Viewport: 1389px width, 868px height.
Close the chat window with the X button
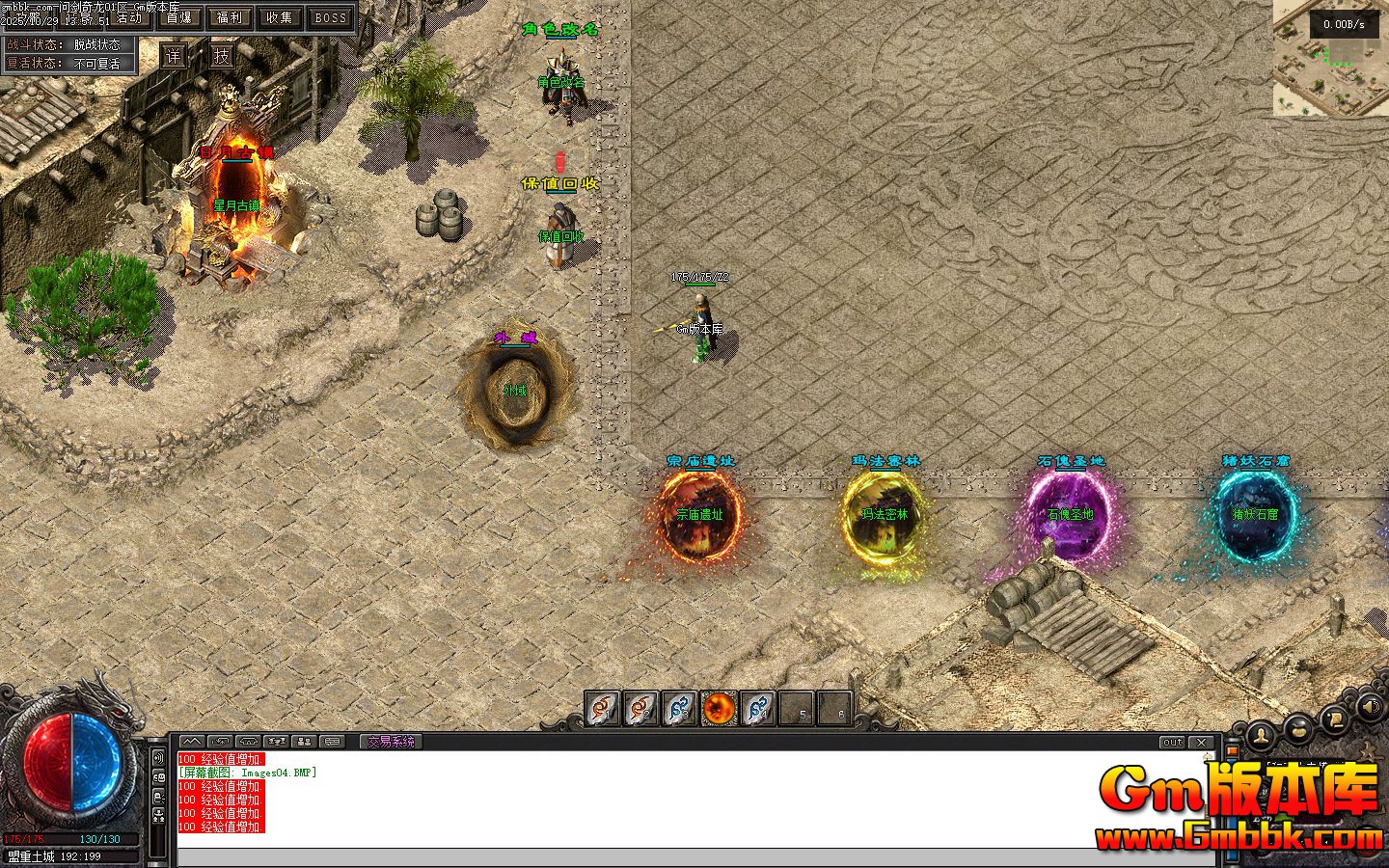pyautogui.click(x=1201, y=742)
